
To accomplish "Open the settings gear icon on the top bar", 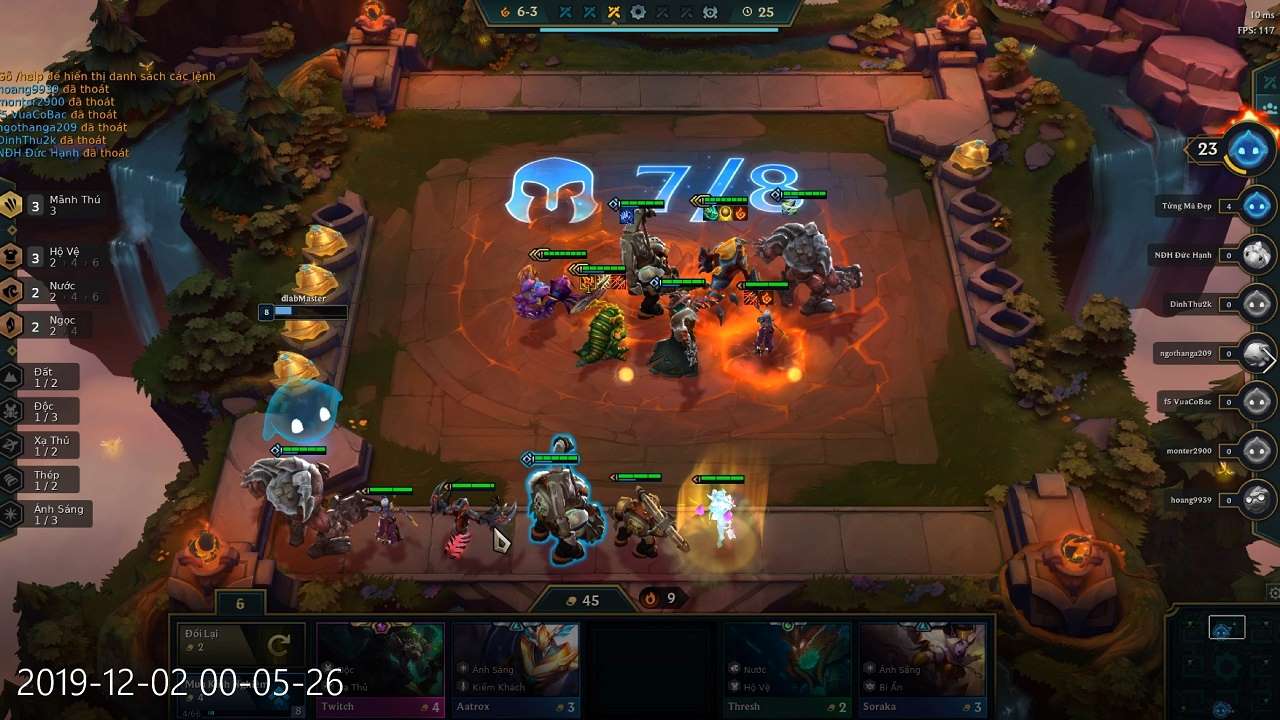I will (x=638, y=13).
